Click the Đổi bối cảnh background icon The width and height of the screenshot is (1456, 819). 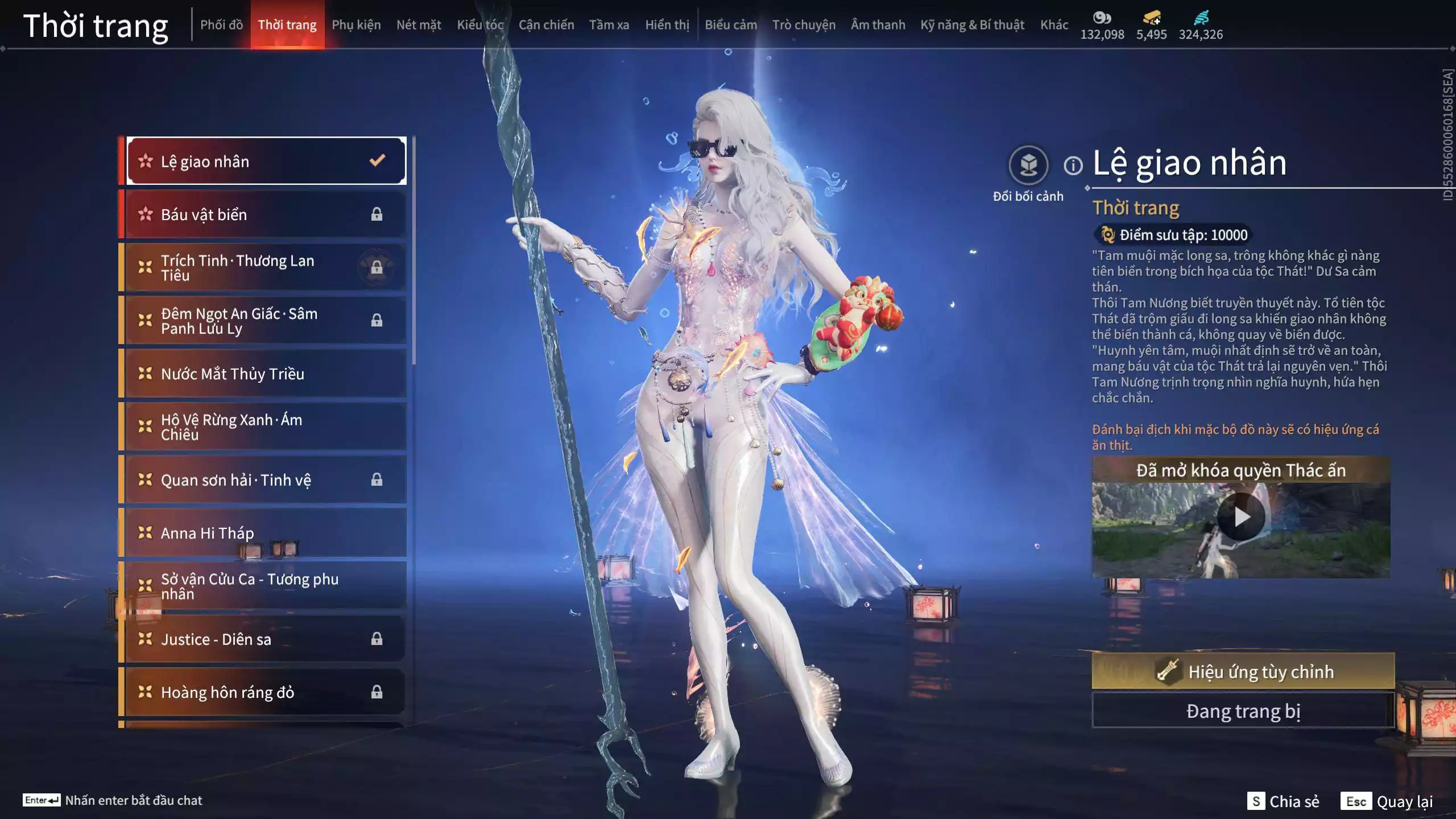1028,166
